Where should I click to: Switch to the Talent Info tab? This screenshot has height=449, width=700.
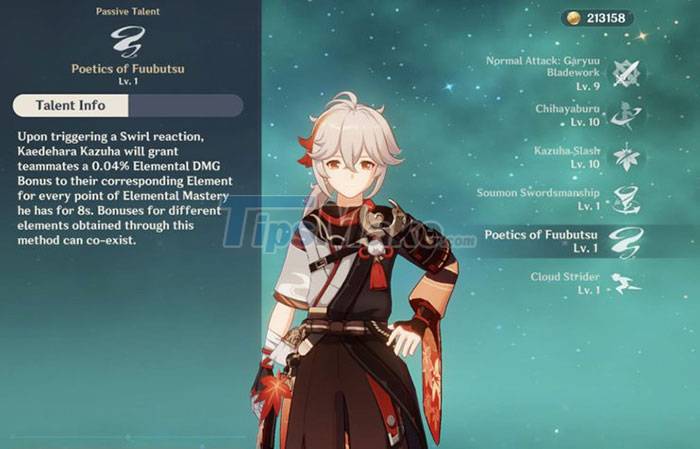click(x=72, y=105)
